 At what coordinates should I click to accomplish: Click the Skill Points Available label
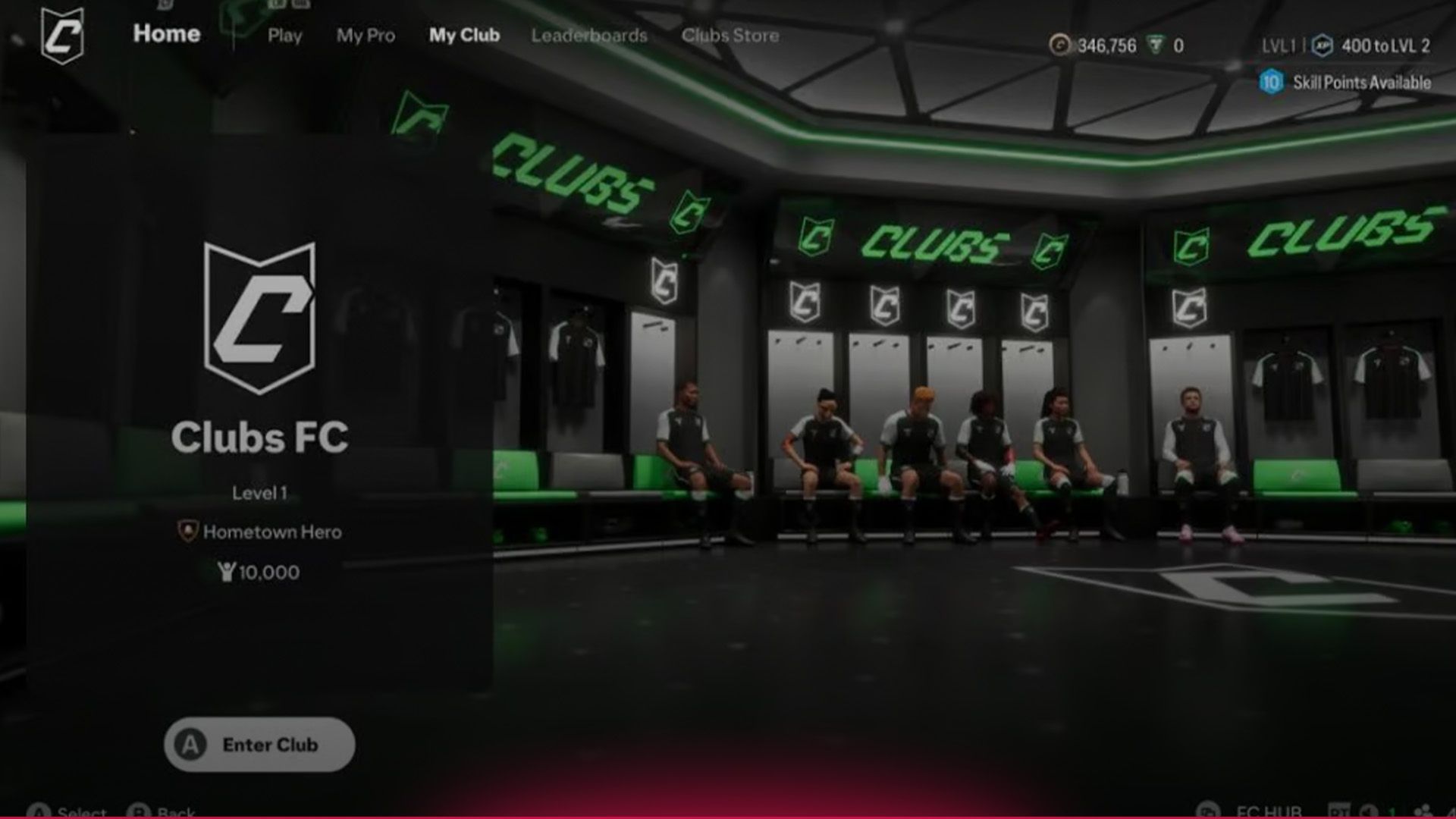tap(1363, 83)
